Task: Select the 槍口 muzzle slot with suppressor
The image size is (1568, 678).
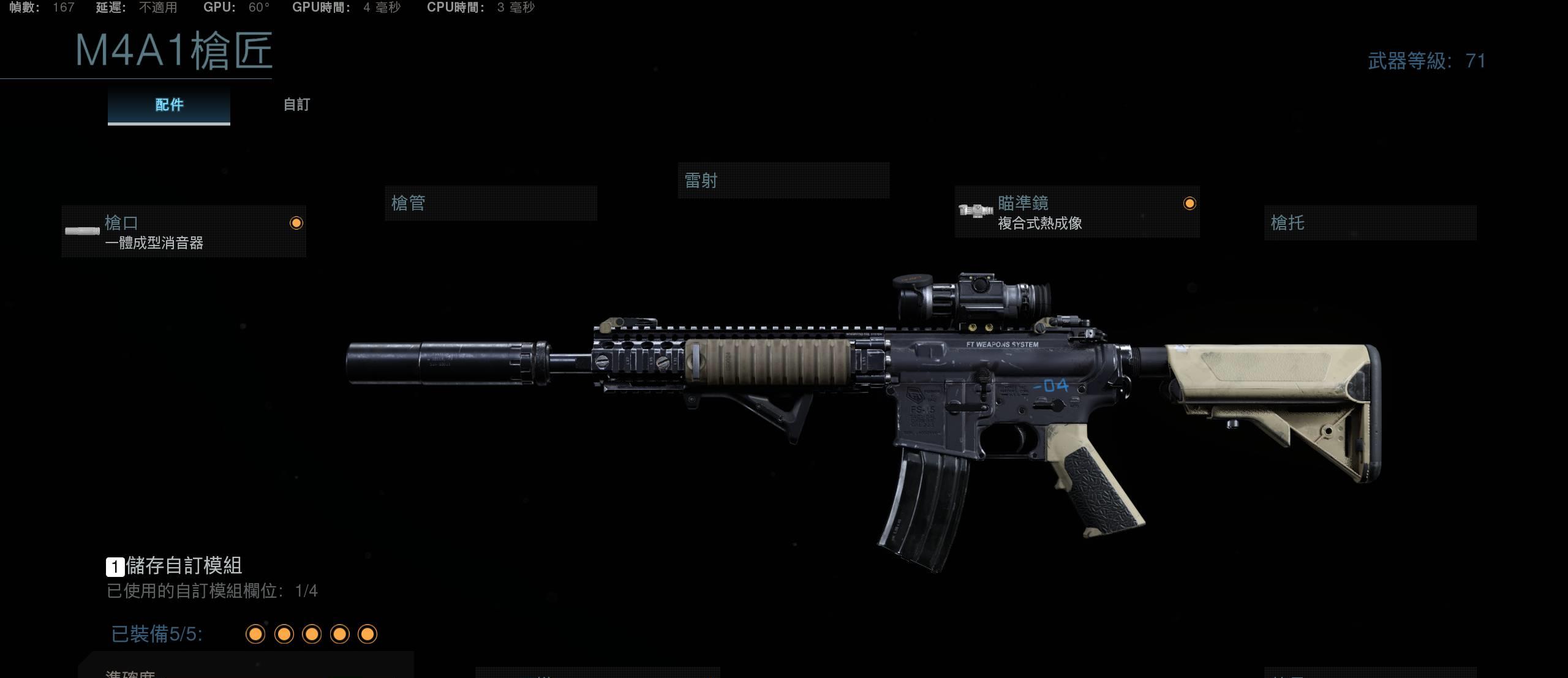Action: click(x=184, y=232)
